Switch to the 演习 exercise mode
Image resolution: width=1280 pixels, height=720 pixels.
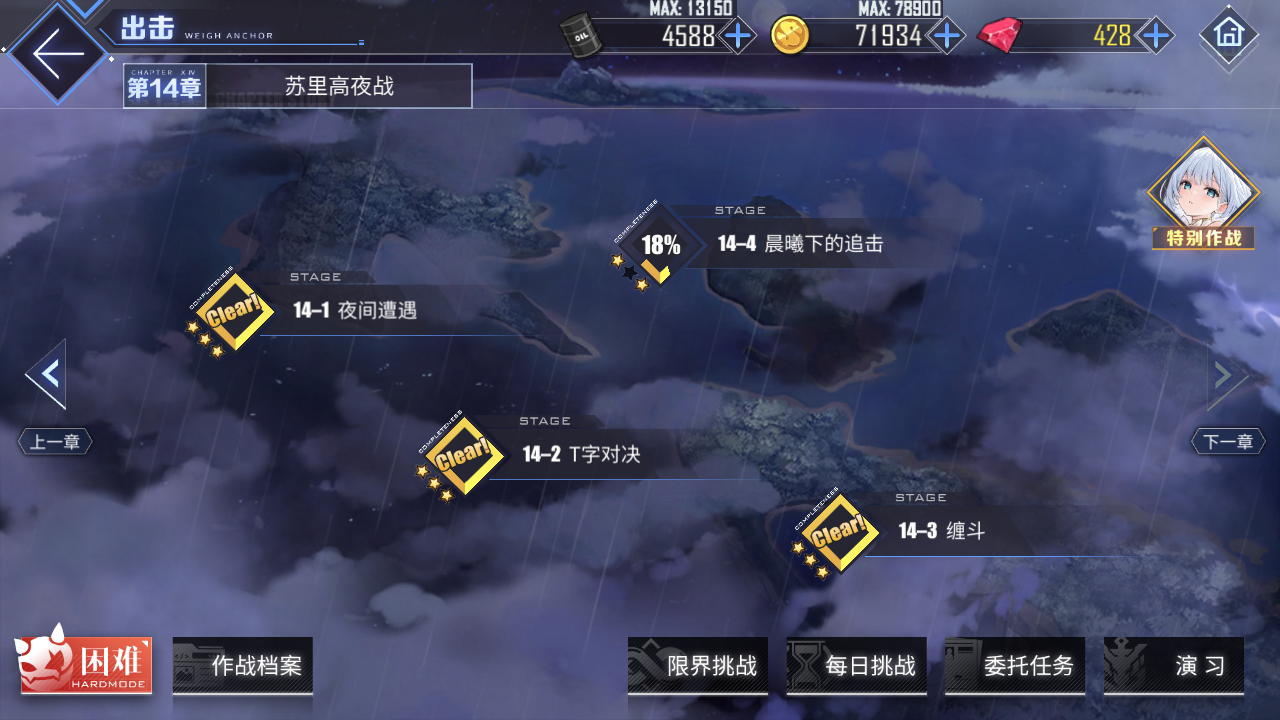click(1173, 665)
